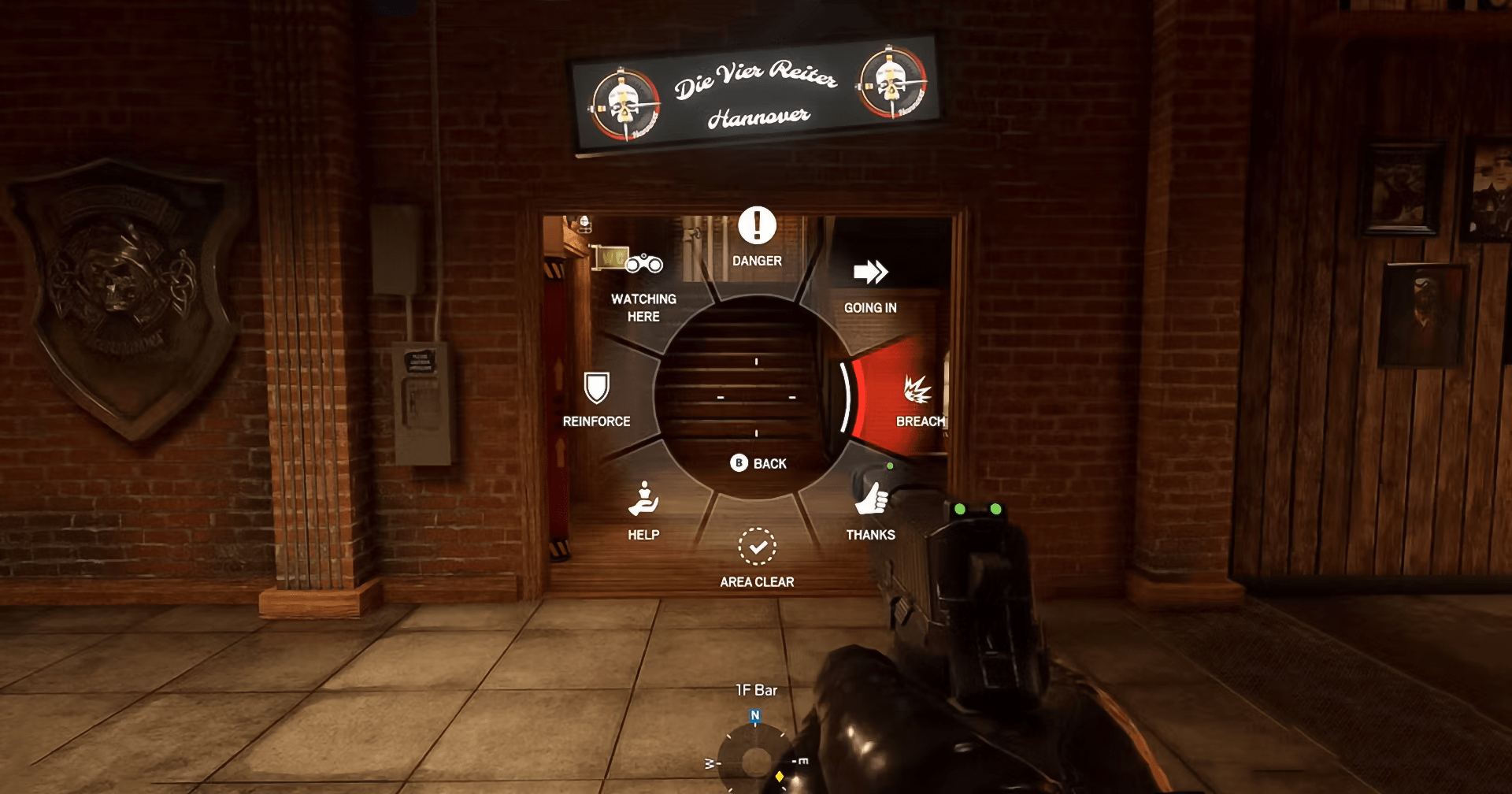Viewport: 1512px width, 794px height.
Task: Click the compass heading dial
Action: [754, 760]
